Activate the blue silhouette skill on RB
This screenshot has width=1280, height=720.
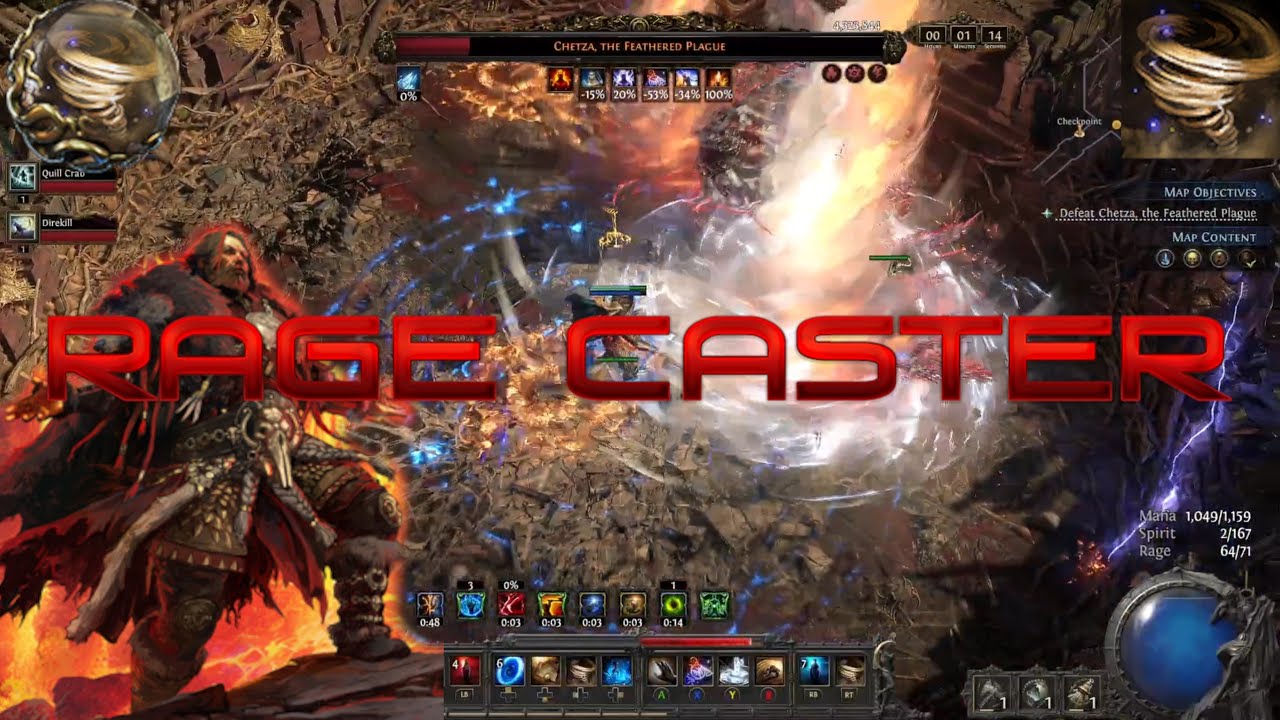(814, 670)
